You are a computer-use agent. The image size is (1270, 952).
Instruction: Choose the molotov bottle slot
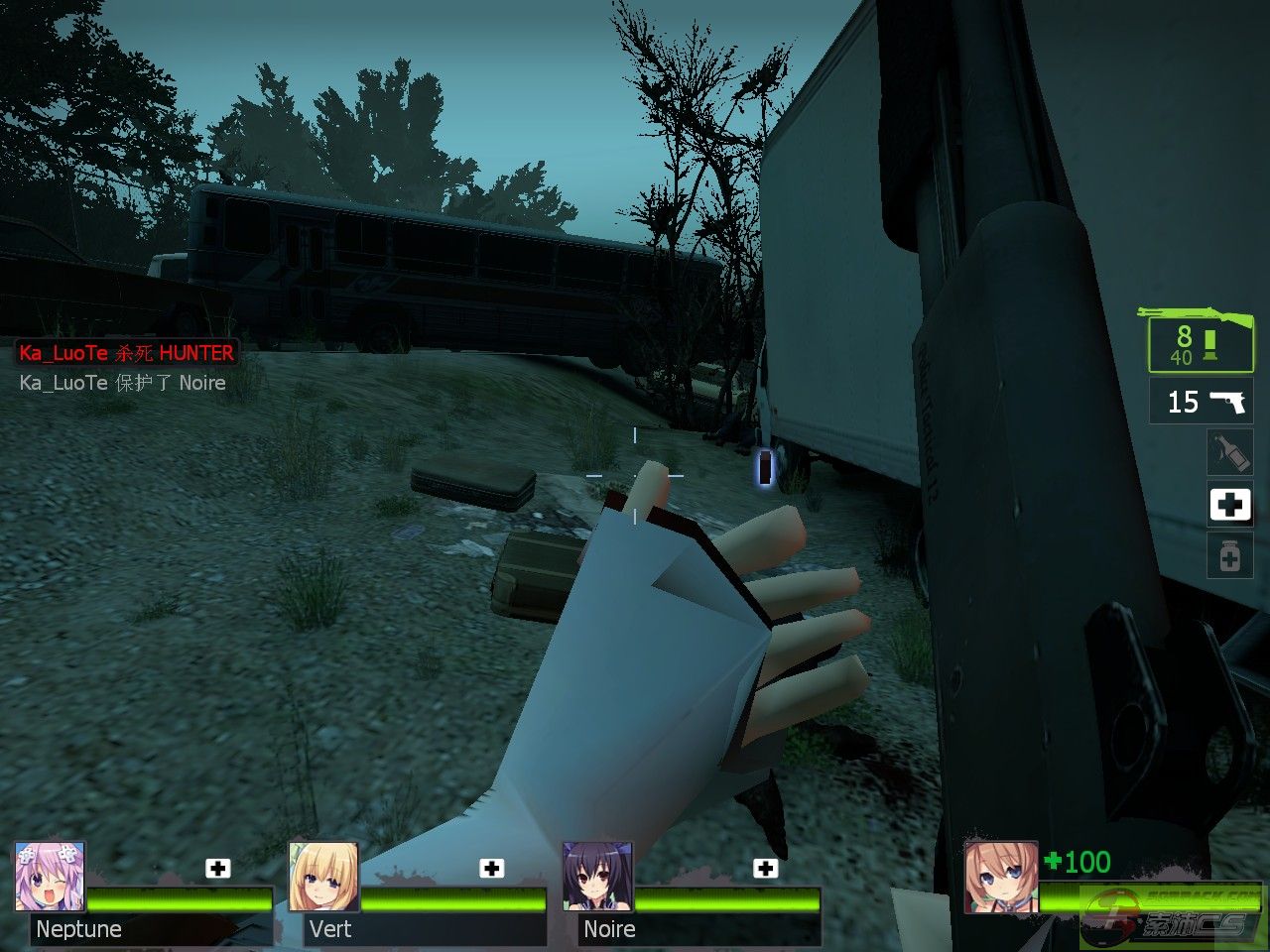pos(1229,452)
